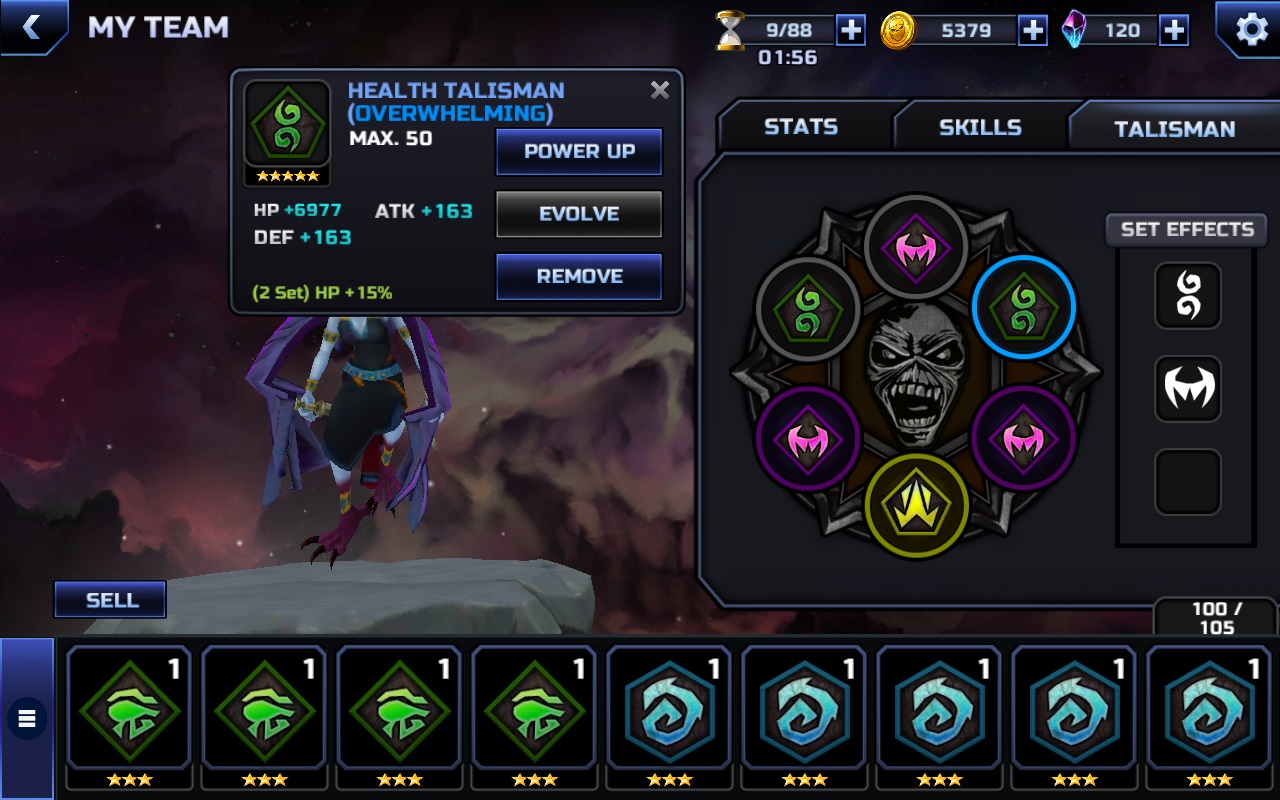Choose the top pink talisman slot

click(916, 246)
